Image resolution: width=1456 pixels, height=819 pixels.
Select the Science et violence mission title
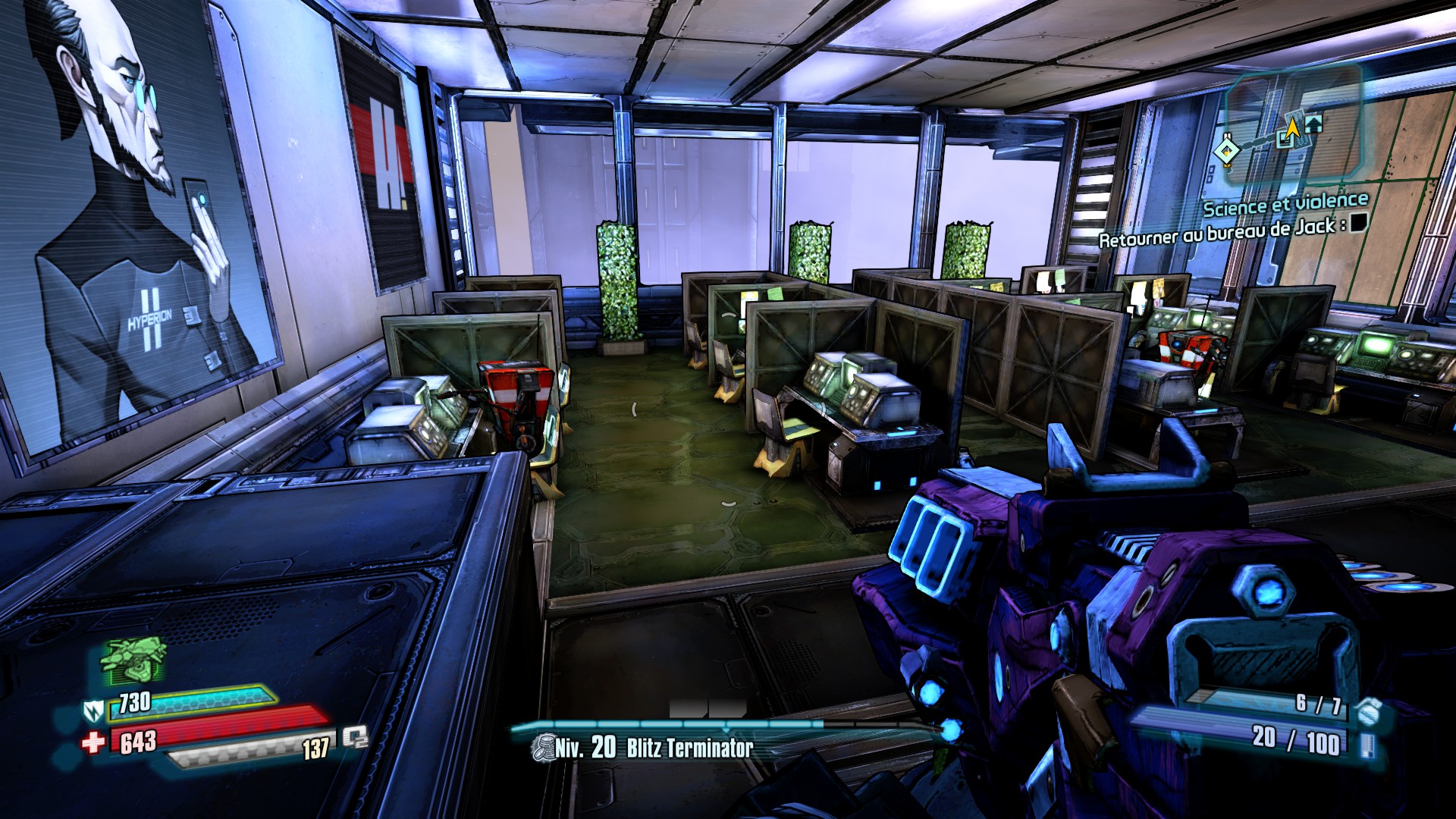(1285, 204)
